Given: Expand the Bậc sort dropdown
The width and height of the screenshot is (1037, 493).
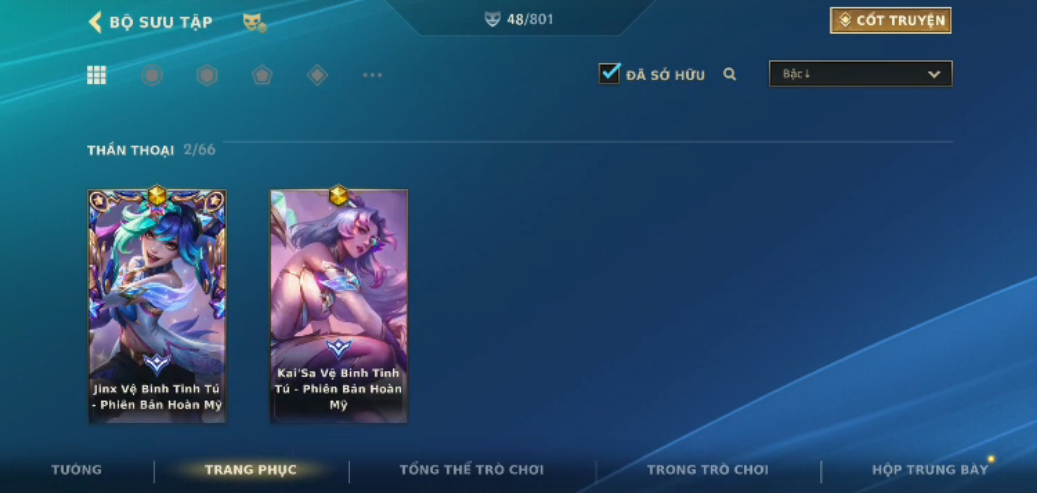Looking at the screenshot, I should pos(860,74).
